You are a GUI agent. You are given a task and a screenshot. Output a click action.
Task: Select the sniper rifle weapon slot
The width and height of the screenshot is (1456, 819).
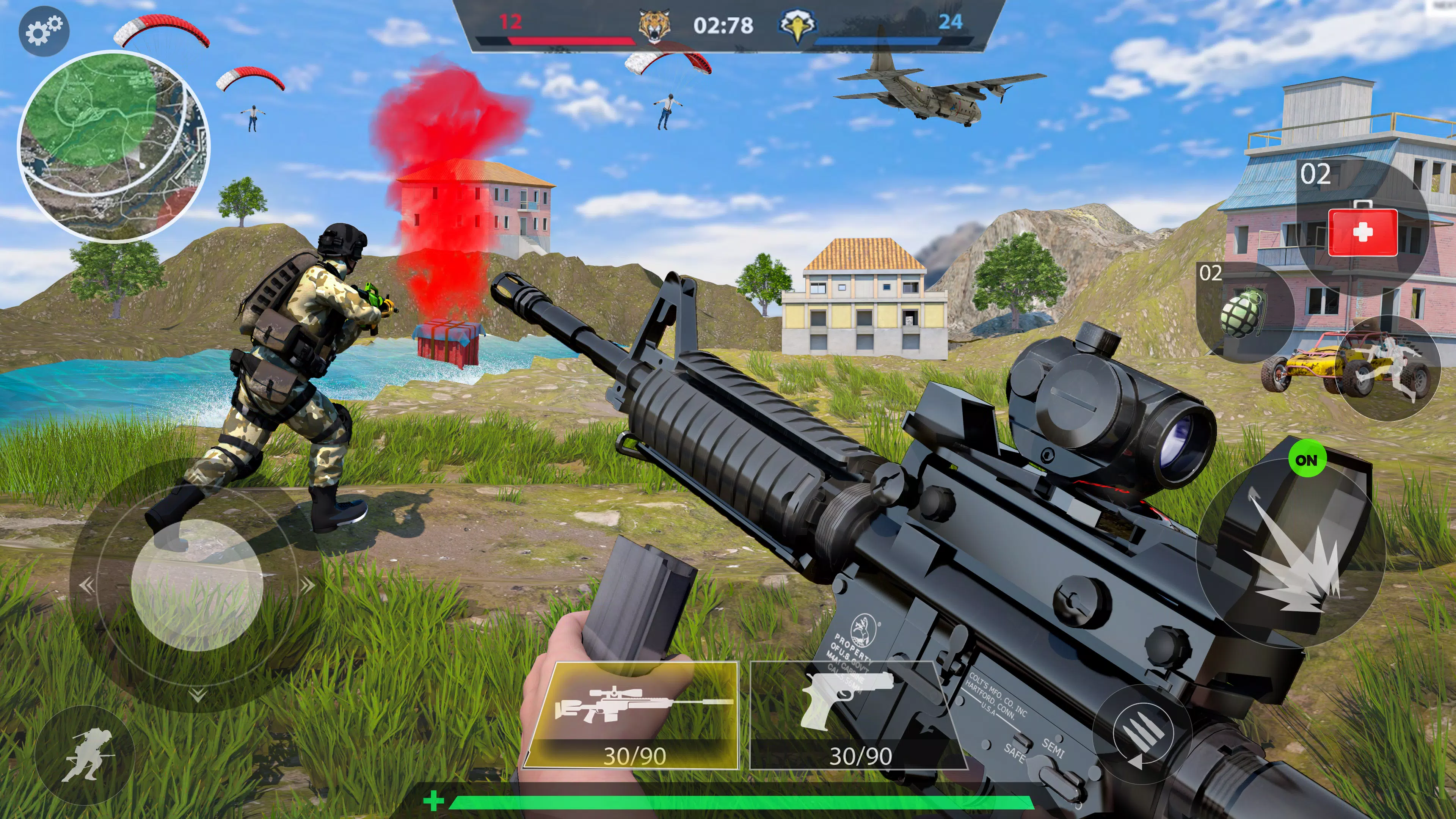(x=632, y=715)
